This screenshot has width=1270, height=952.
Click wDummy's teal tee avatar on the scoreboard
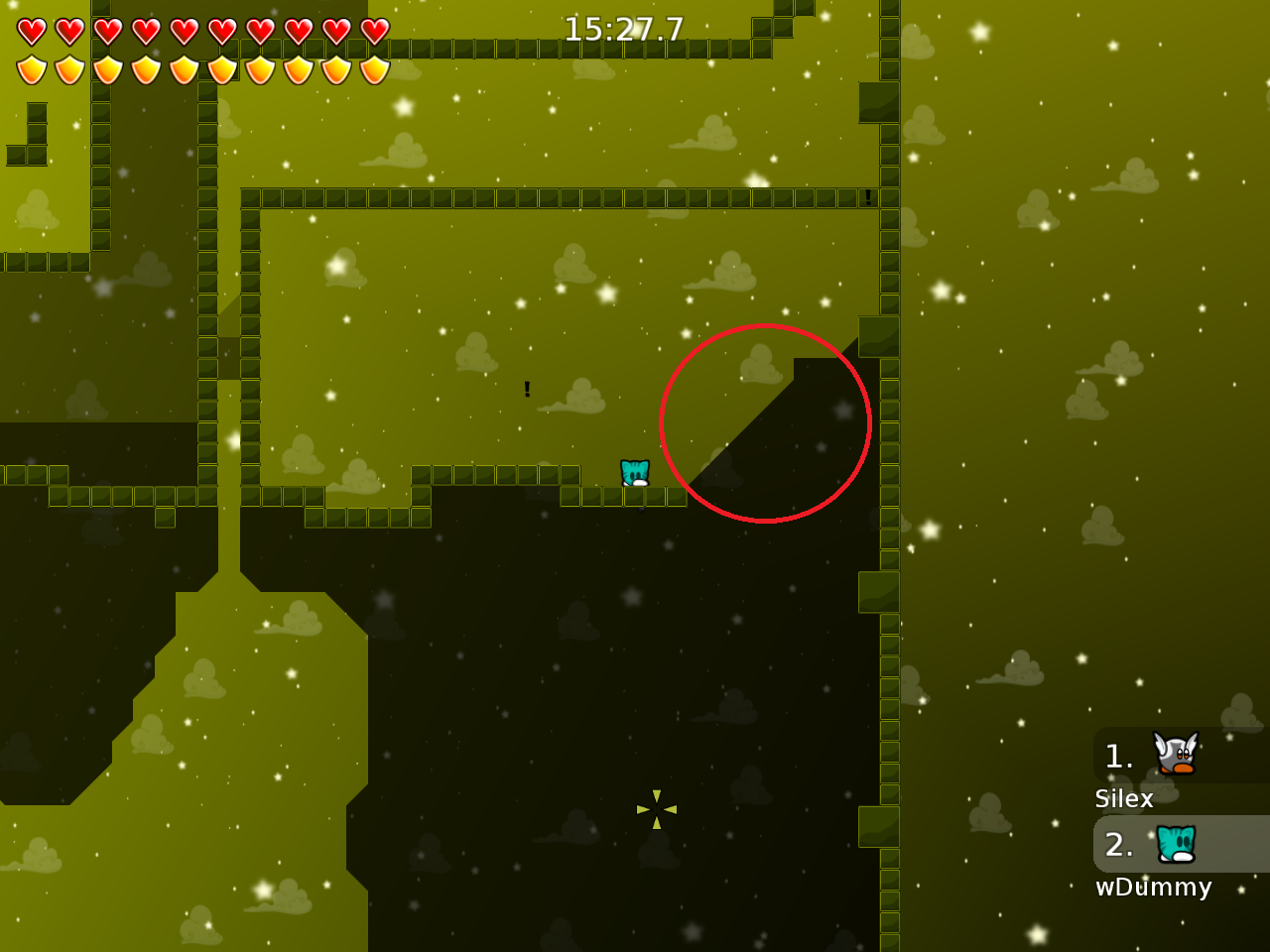tap(1177, 845)
